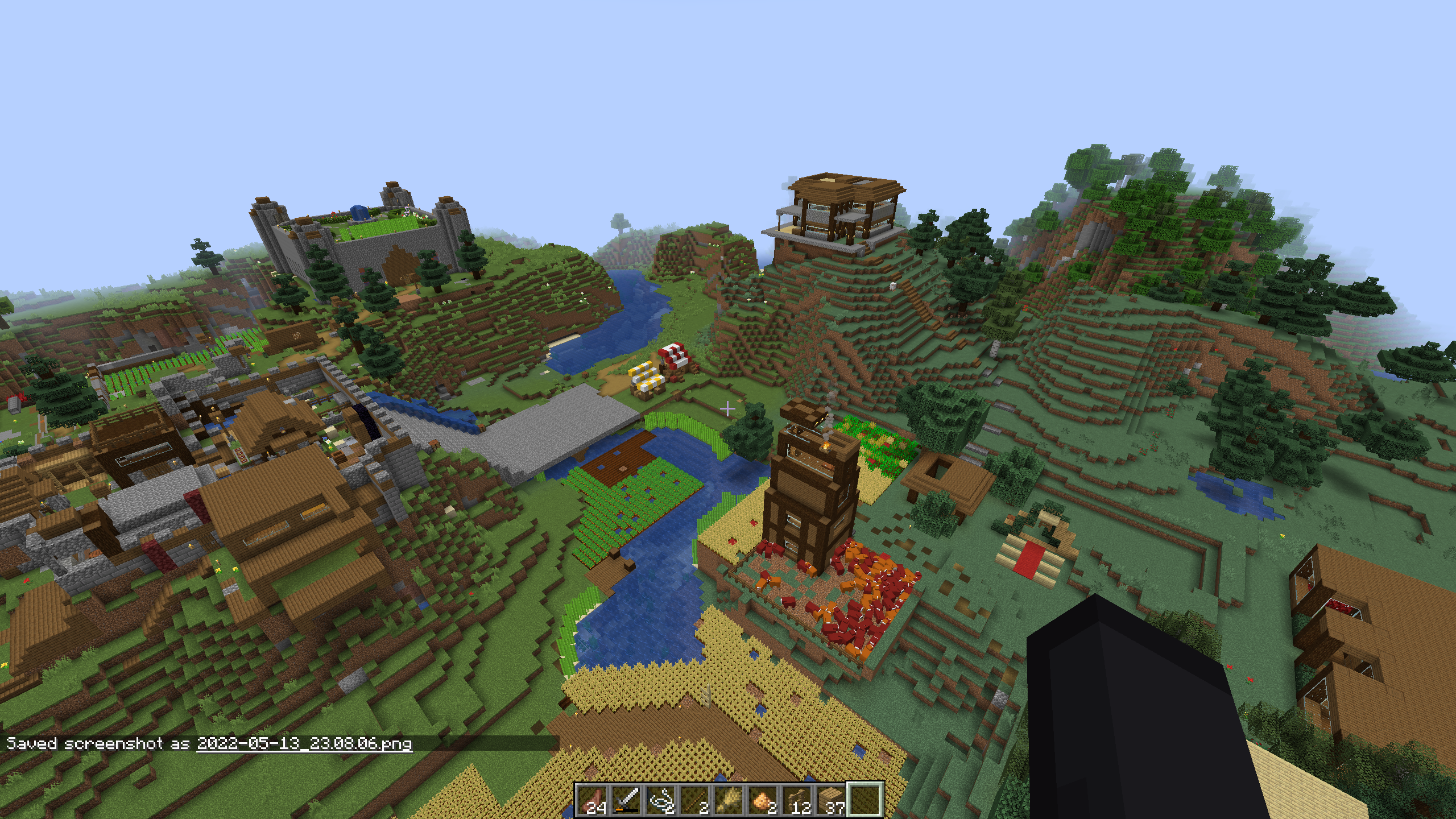Select the raw meat stack of 24
Viewport: 1456px width, 819px height.
tap(592, 800)
